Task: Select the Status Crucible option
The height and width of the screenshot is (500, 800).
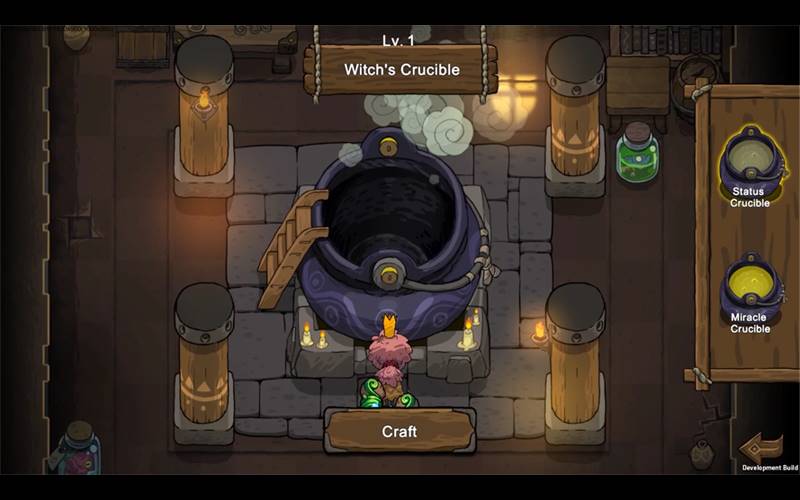Action: pos(749,165)
